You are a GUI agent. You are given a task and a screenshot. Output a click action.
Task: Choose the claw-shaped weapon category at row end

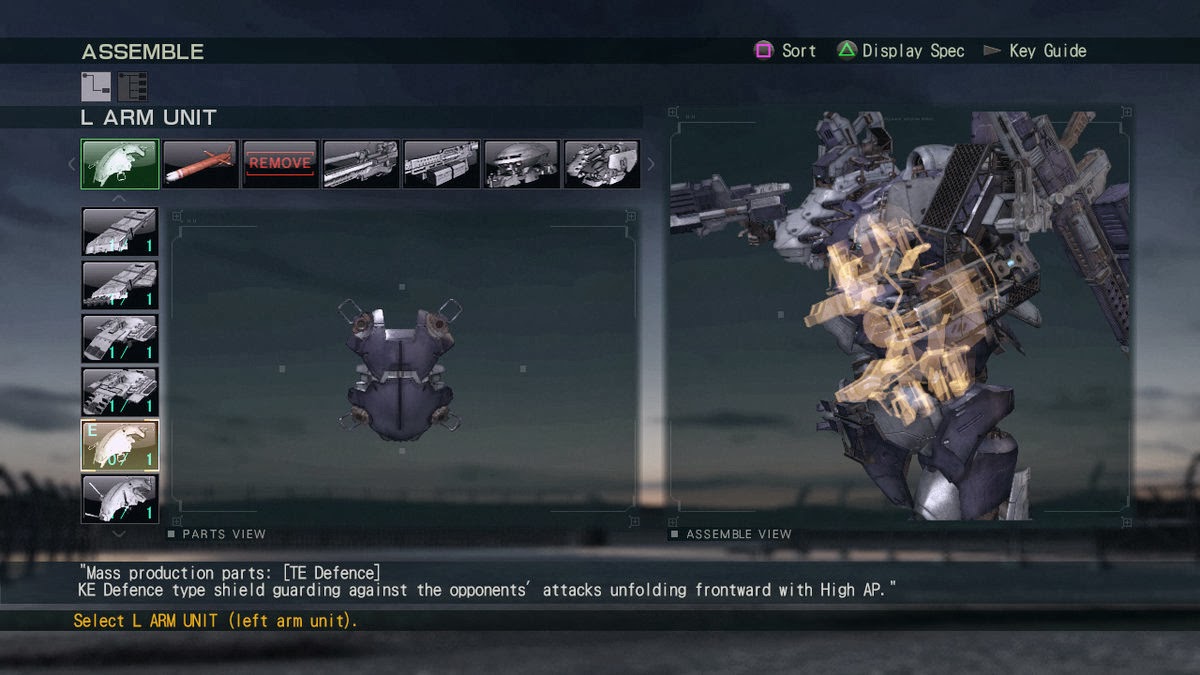[602, 164]
